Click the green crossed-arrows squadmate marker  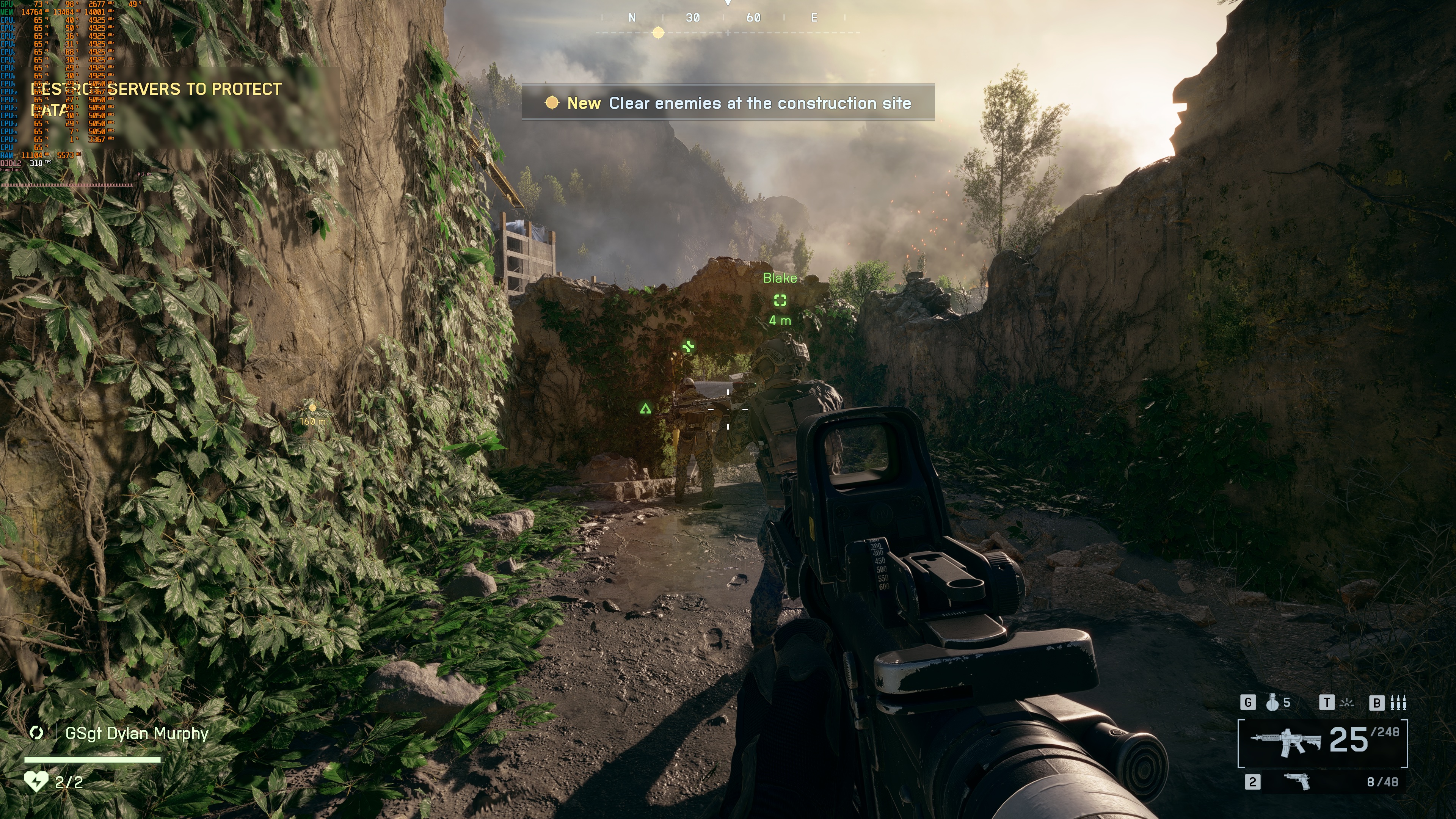(x=688, y=347)
